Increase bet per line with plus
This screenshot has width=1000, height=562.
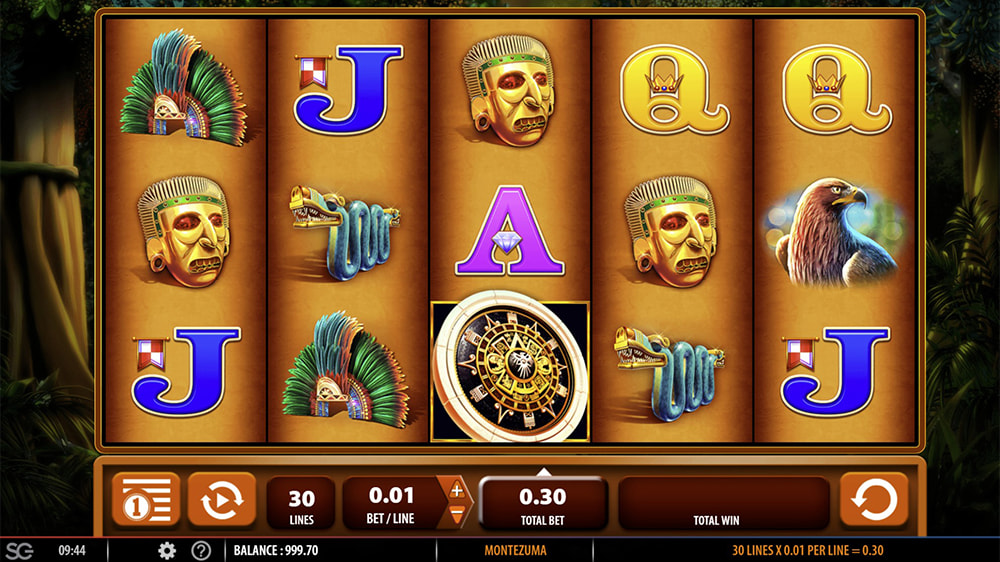[457, 490]
